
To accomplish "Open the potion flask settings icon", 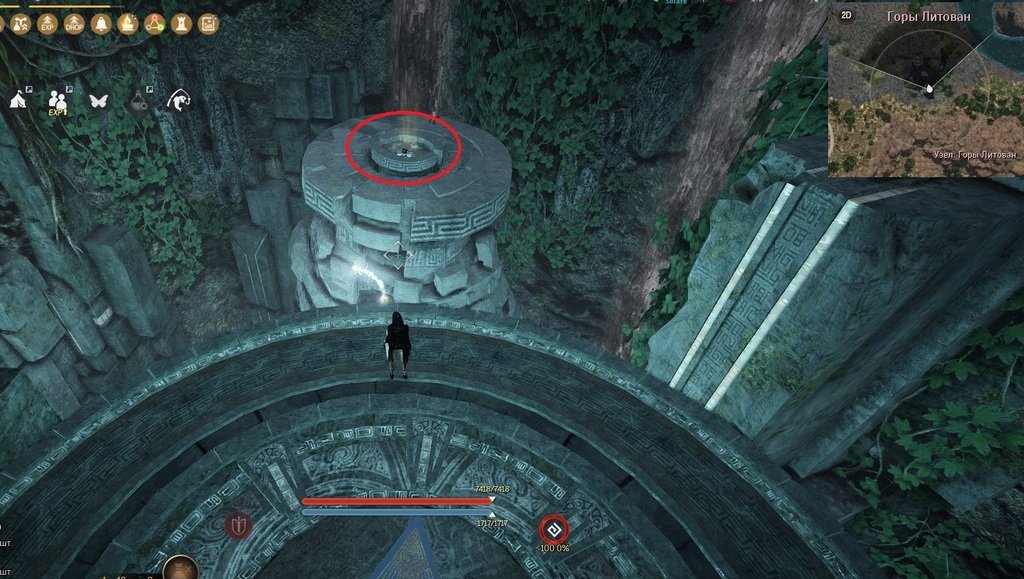I will 140,101.
